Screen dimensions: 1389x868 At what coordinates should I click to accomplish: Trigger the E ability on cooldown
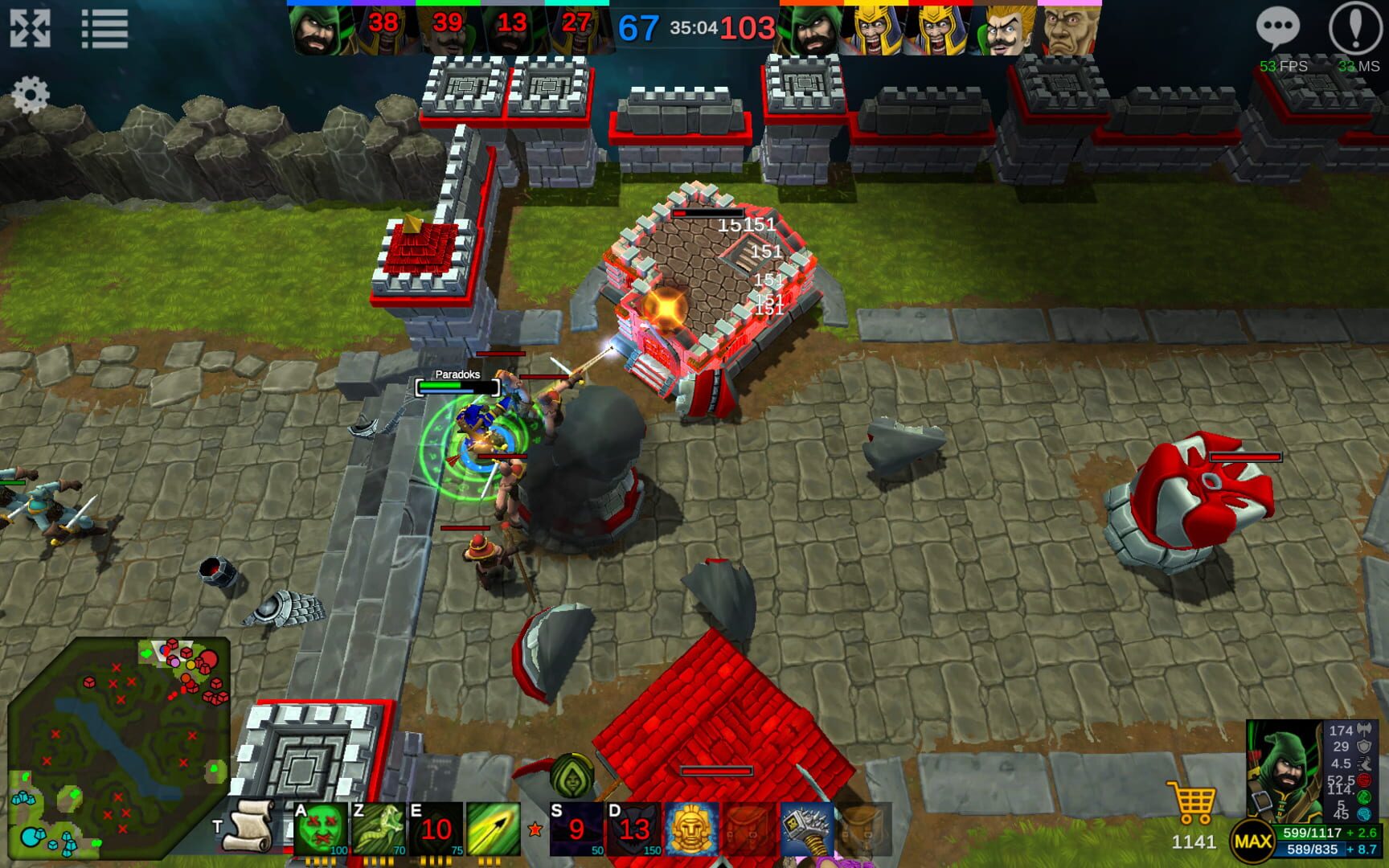tap(437, 828)
